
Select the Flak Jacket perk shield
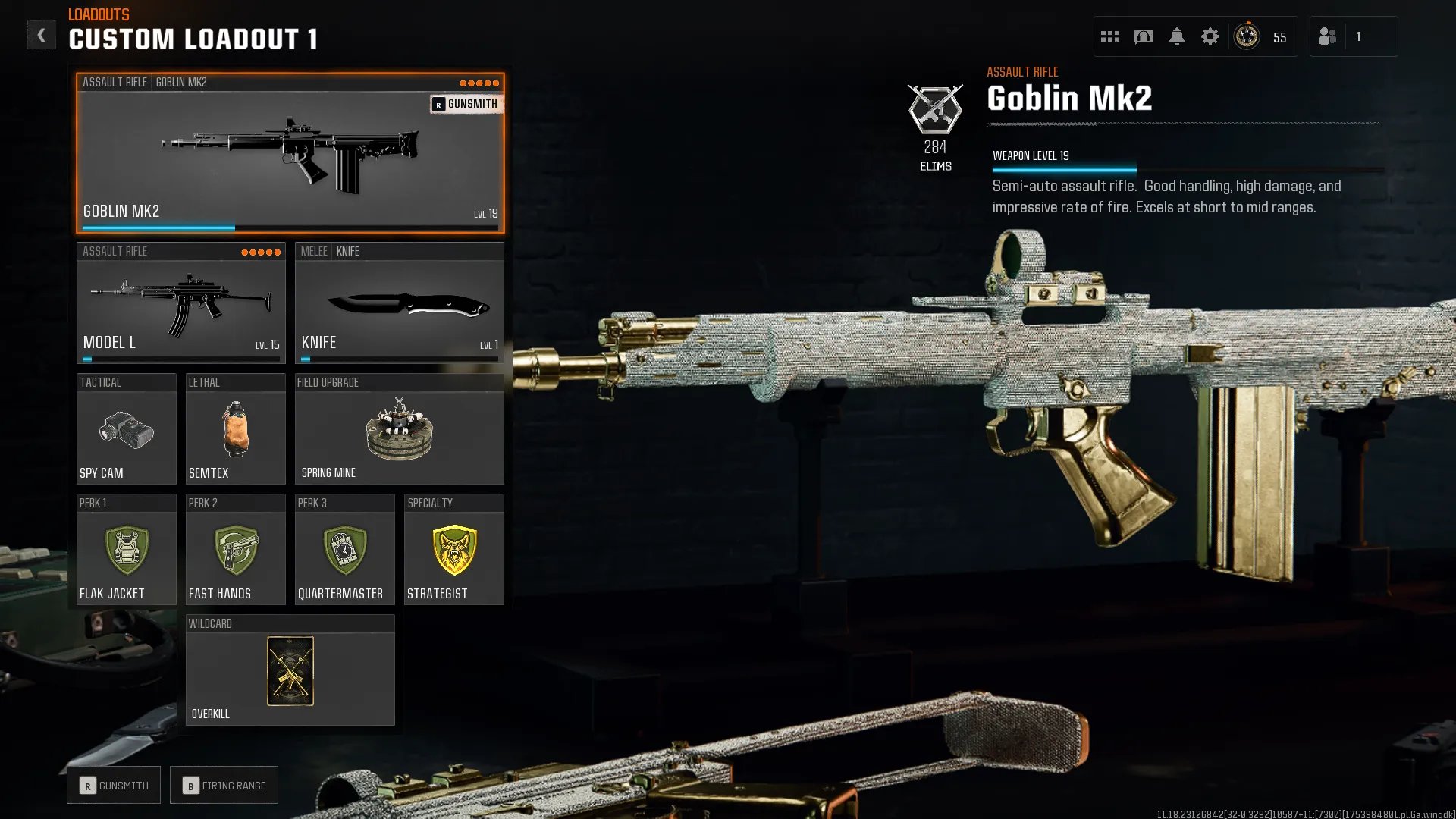tap(126, 551)
